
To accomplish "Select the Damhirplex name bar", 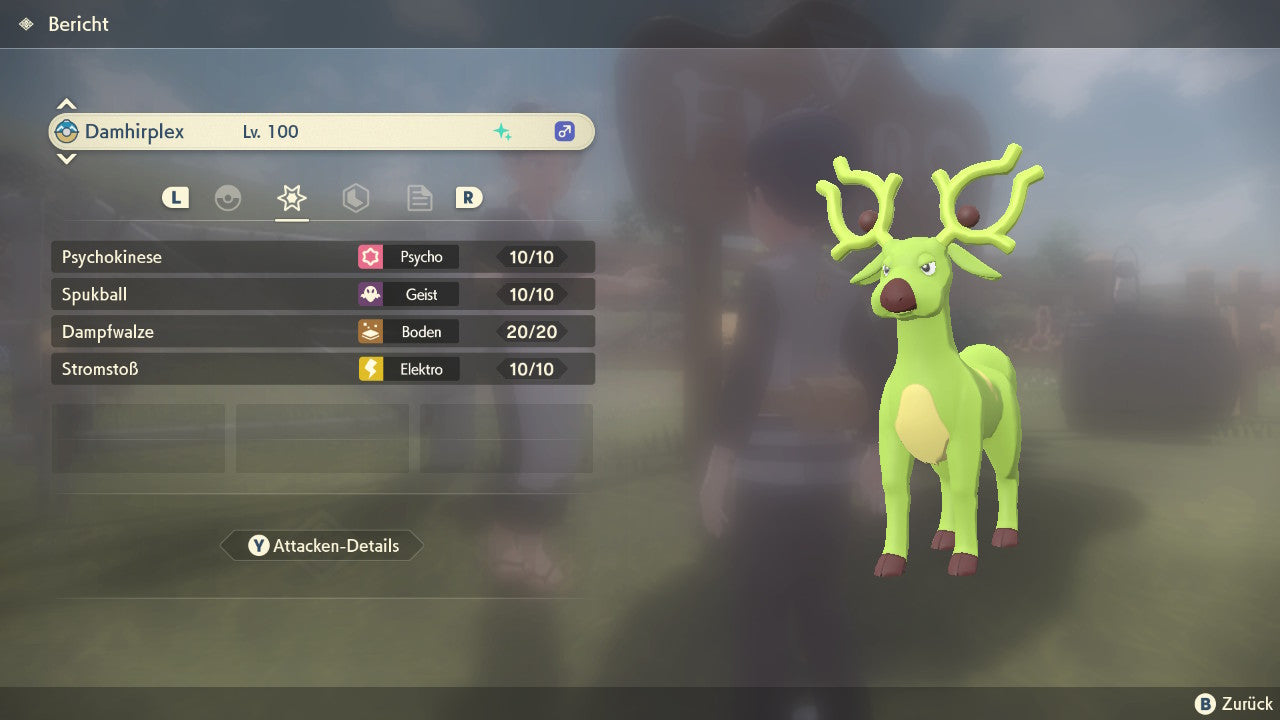I will click(x=322, y=132).
